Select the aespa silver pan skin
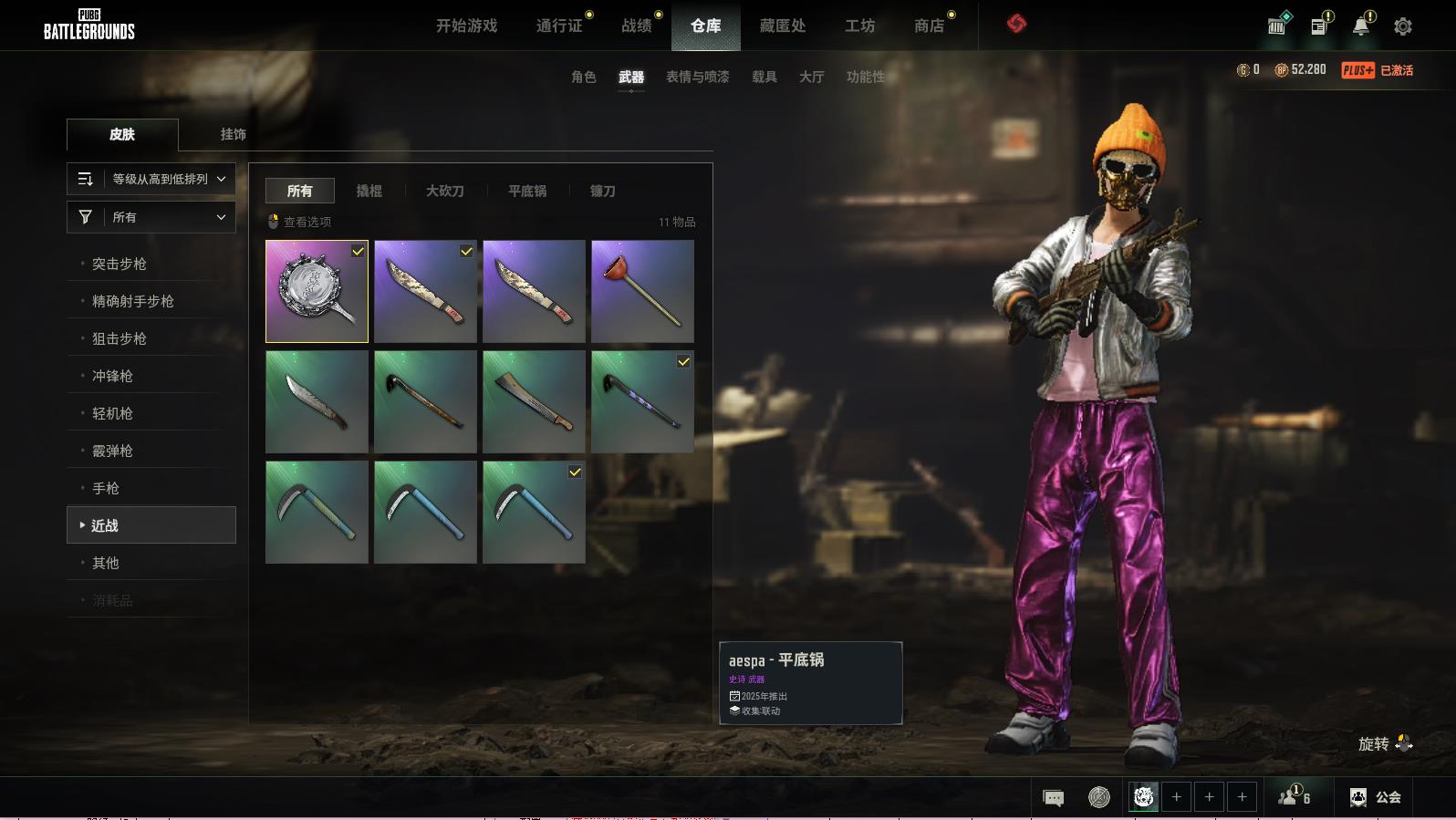The height and width of the screenshot is (820, 1456). pos(317,291)
